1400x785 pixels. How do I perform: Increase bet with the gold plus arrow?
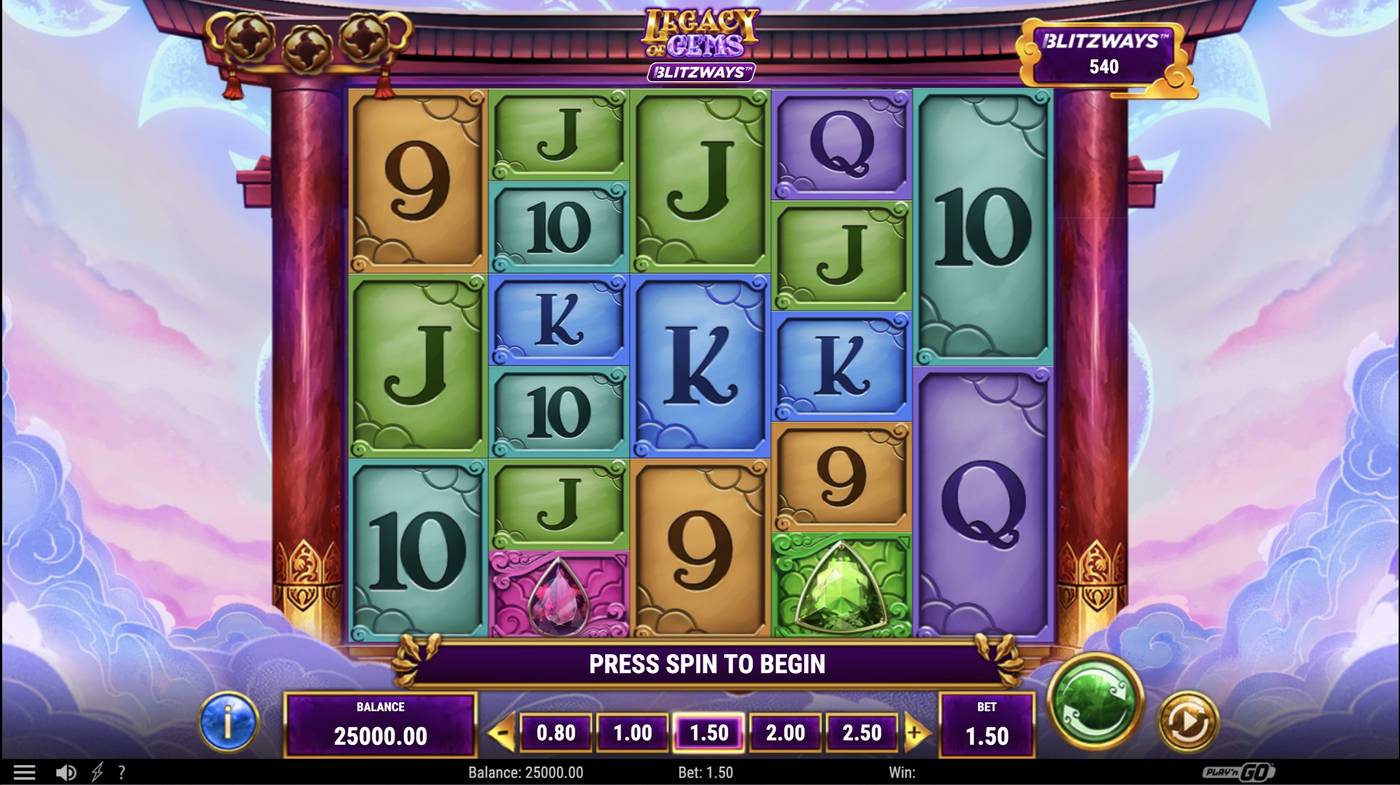pos(916,732)
